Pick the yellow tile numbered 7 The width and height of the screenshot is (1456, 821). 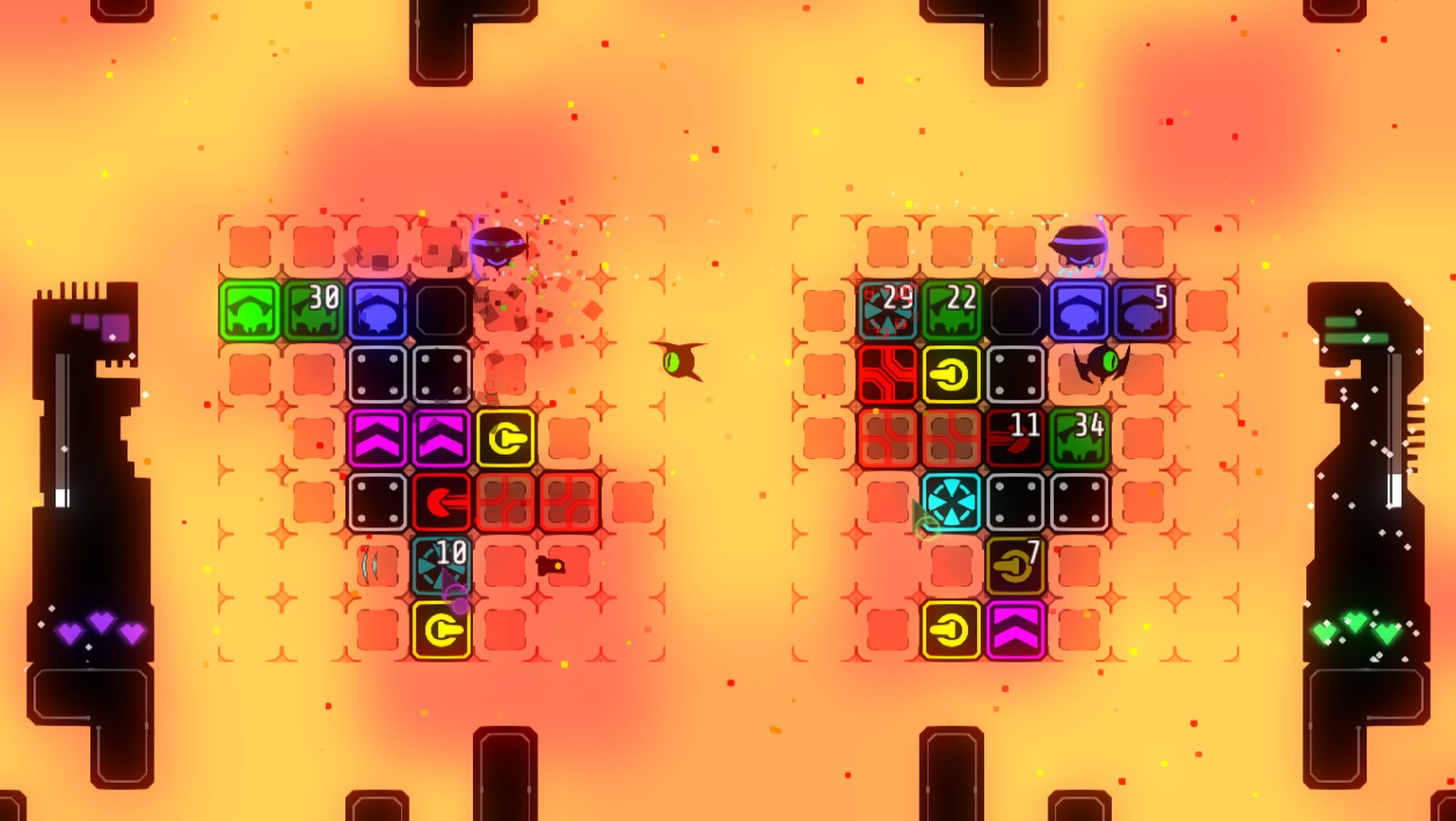coord(1015,566)
